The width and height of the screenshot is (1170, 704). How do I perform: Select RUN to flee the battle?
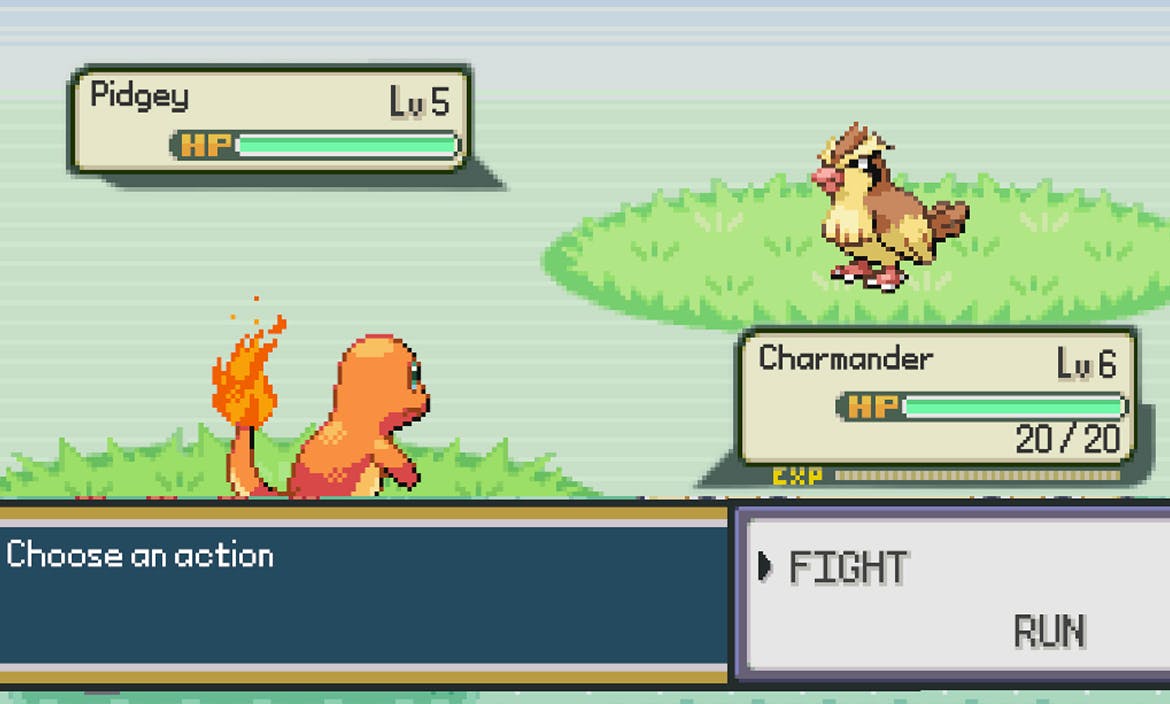pyautogui.click(x=1049, y=632)
